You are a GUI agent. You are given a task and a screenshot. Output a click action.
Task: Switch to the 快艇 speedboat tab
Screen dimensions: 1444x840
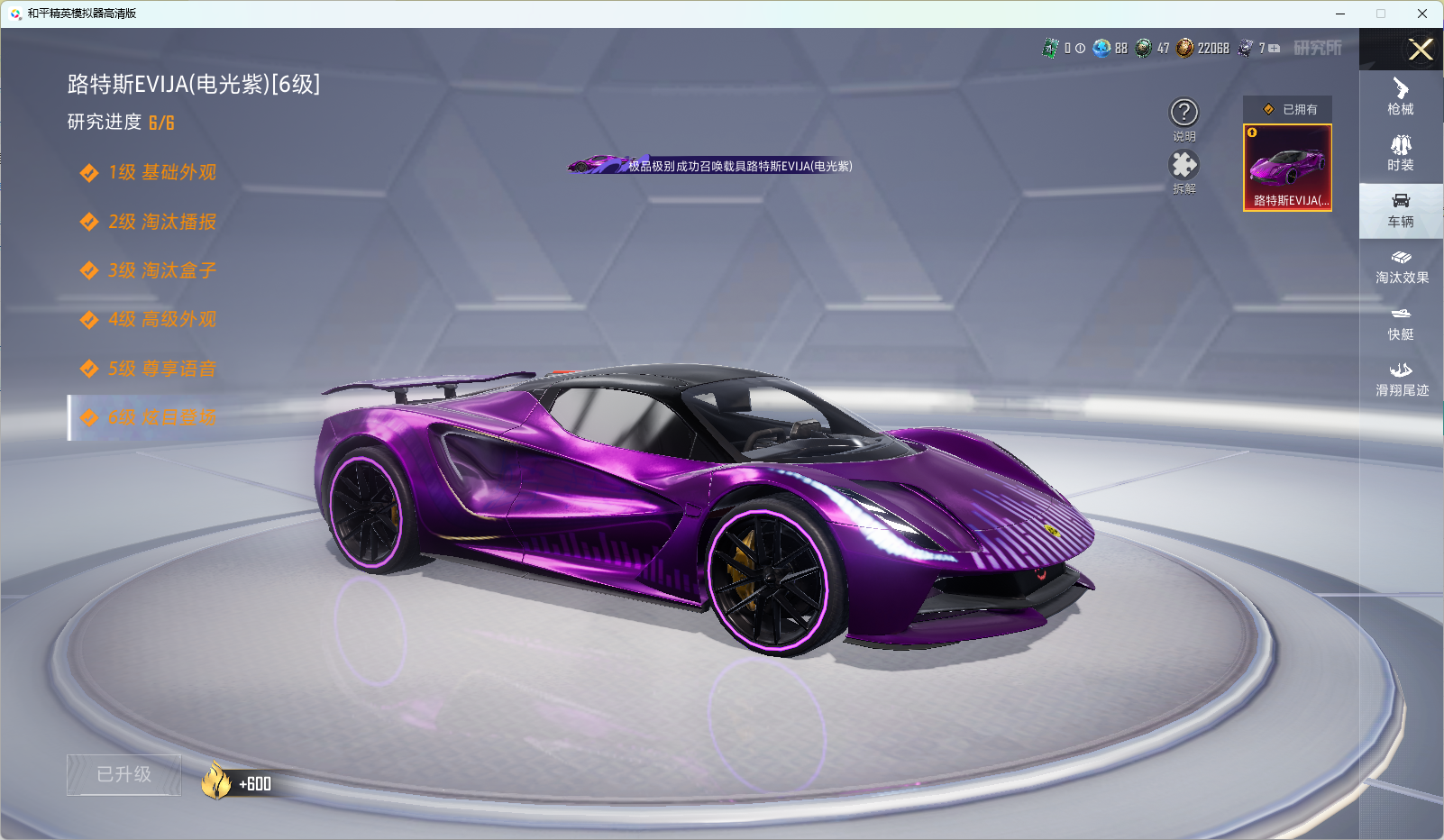click(x=1401, y=323)
